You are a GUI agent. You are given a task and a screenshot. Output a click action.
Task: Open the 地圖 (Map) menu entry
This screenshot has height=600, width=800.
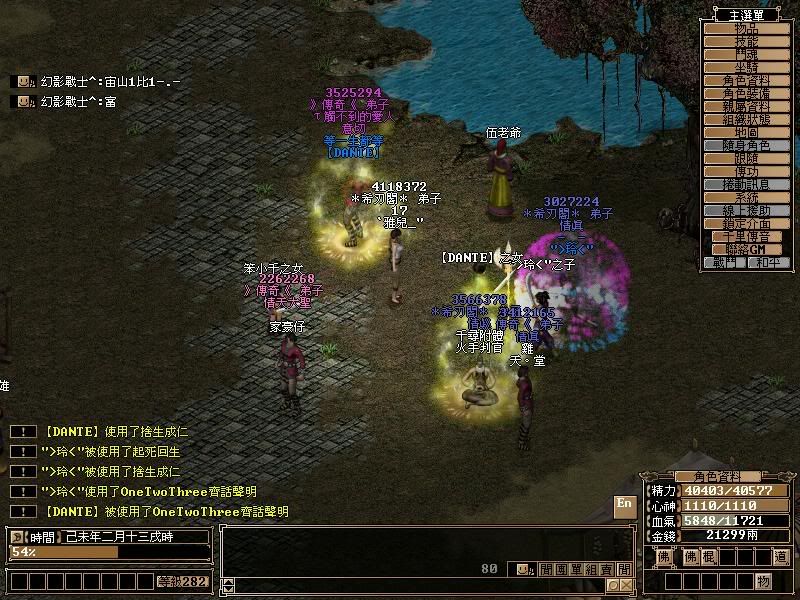coord(746,132)
